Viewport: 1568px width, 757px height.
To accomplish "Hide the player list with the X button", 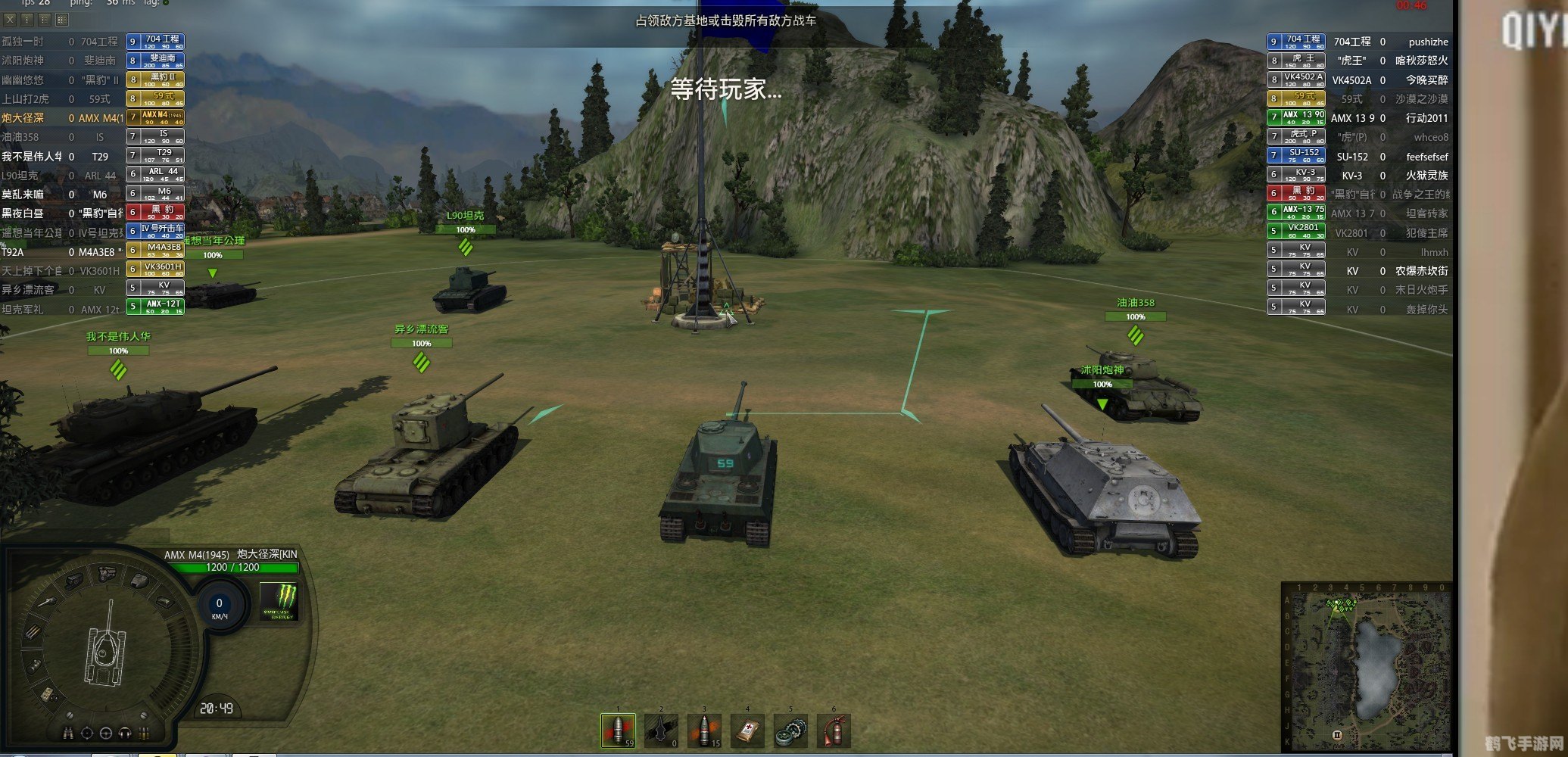I will (10, 20).
